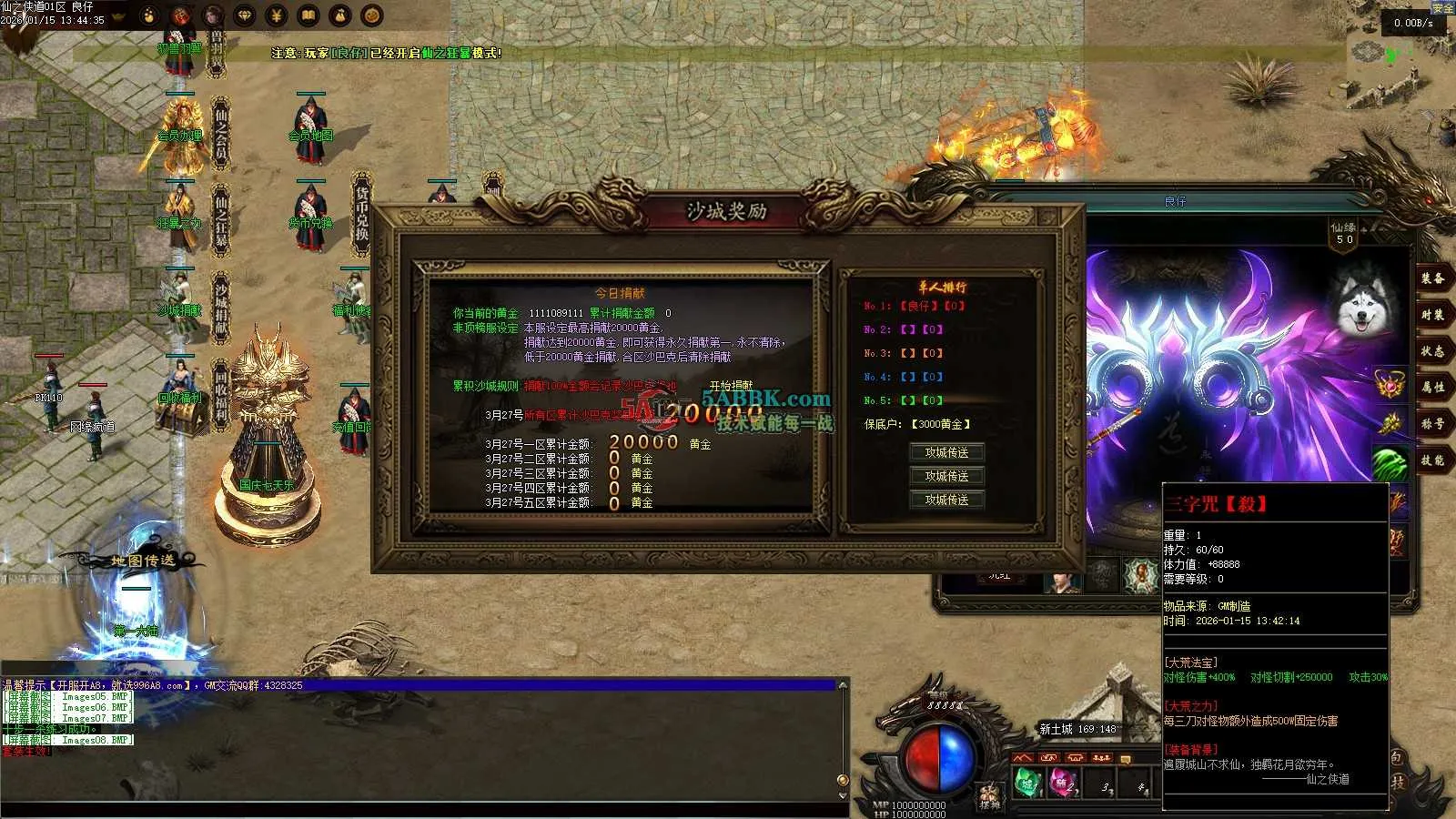
Task: Open the minimap in the corner
Action: 1383,55
